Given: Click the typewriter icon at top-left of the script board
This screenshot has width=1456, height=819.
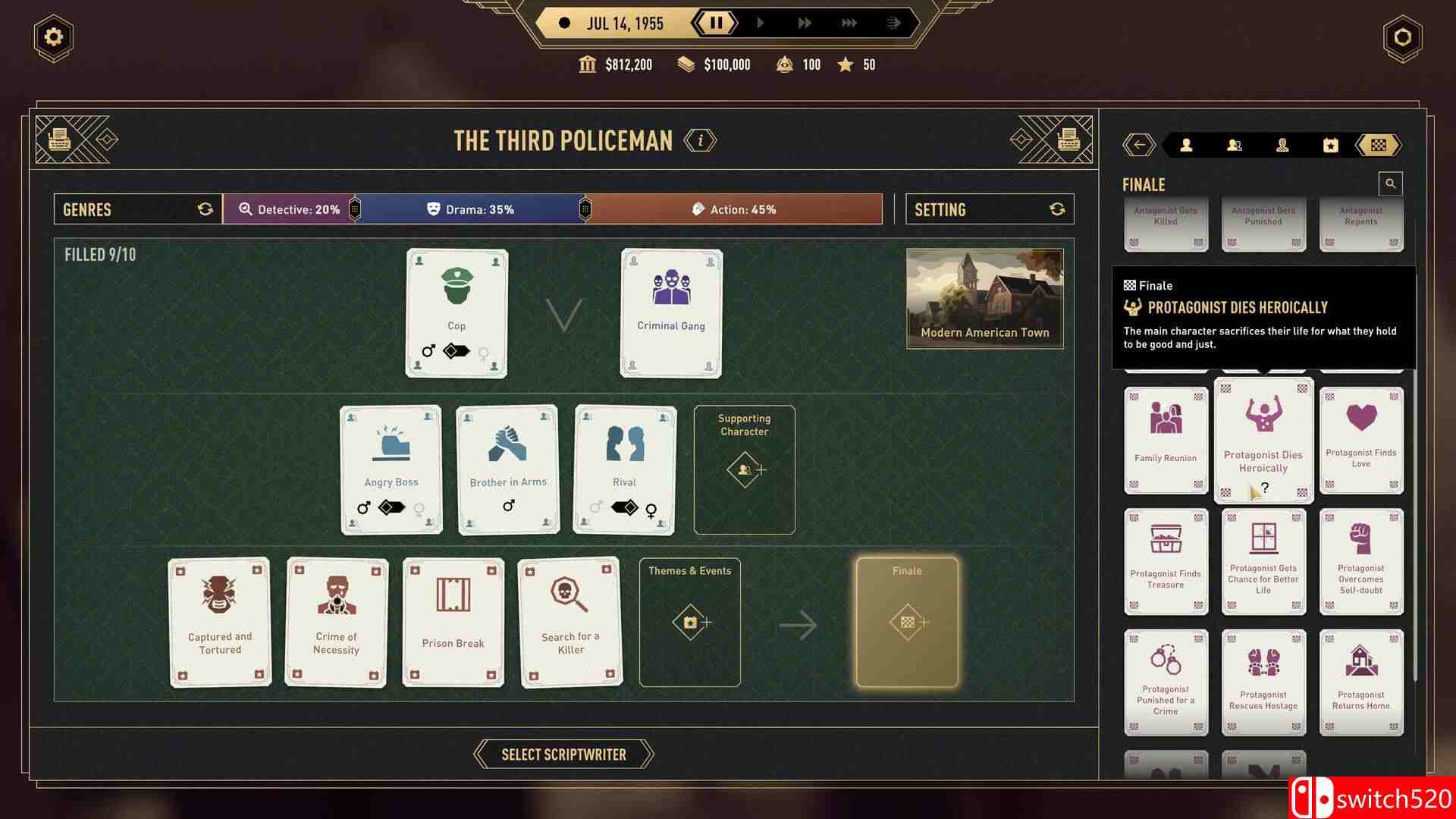Looking at the screenshot, I should coord(60,139).
